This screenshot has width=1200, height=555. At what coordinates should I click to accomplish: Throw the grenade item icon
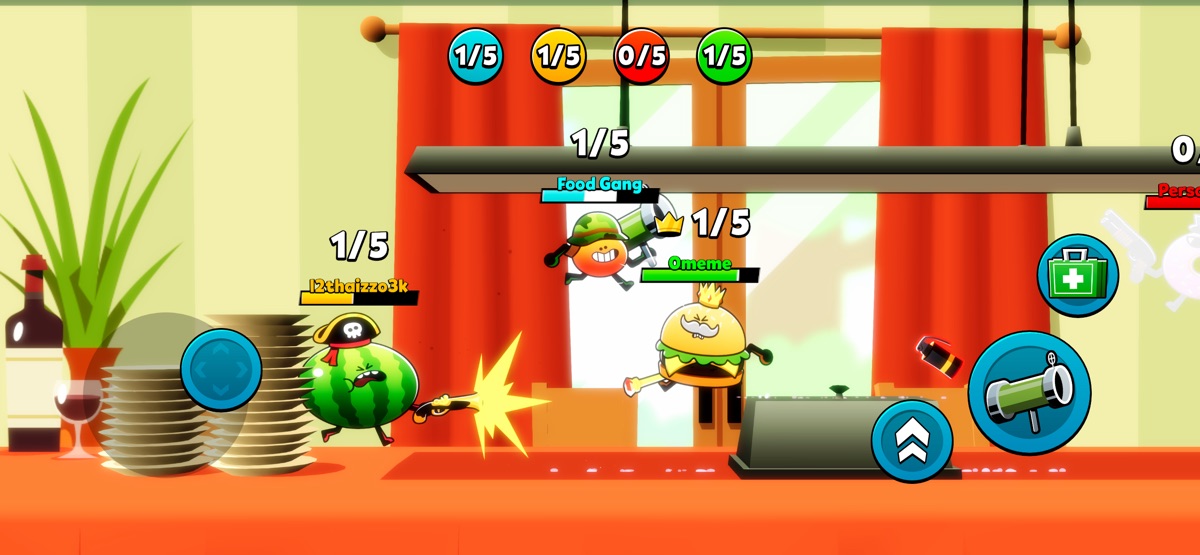pos(938,355)
